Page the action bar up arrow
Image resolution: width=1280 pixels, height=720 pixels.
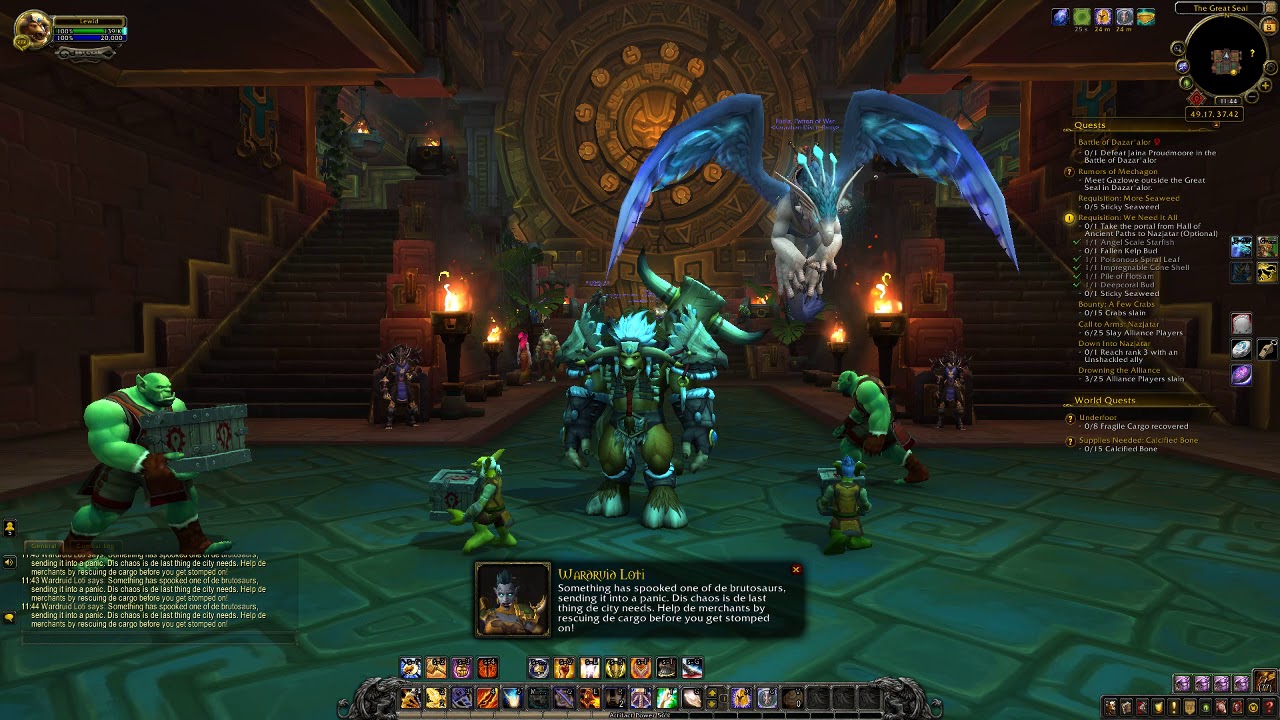[712, 691]
